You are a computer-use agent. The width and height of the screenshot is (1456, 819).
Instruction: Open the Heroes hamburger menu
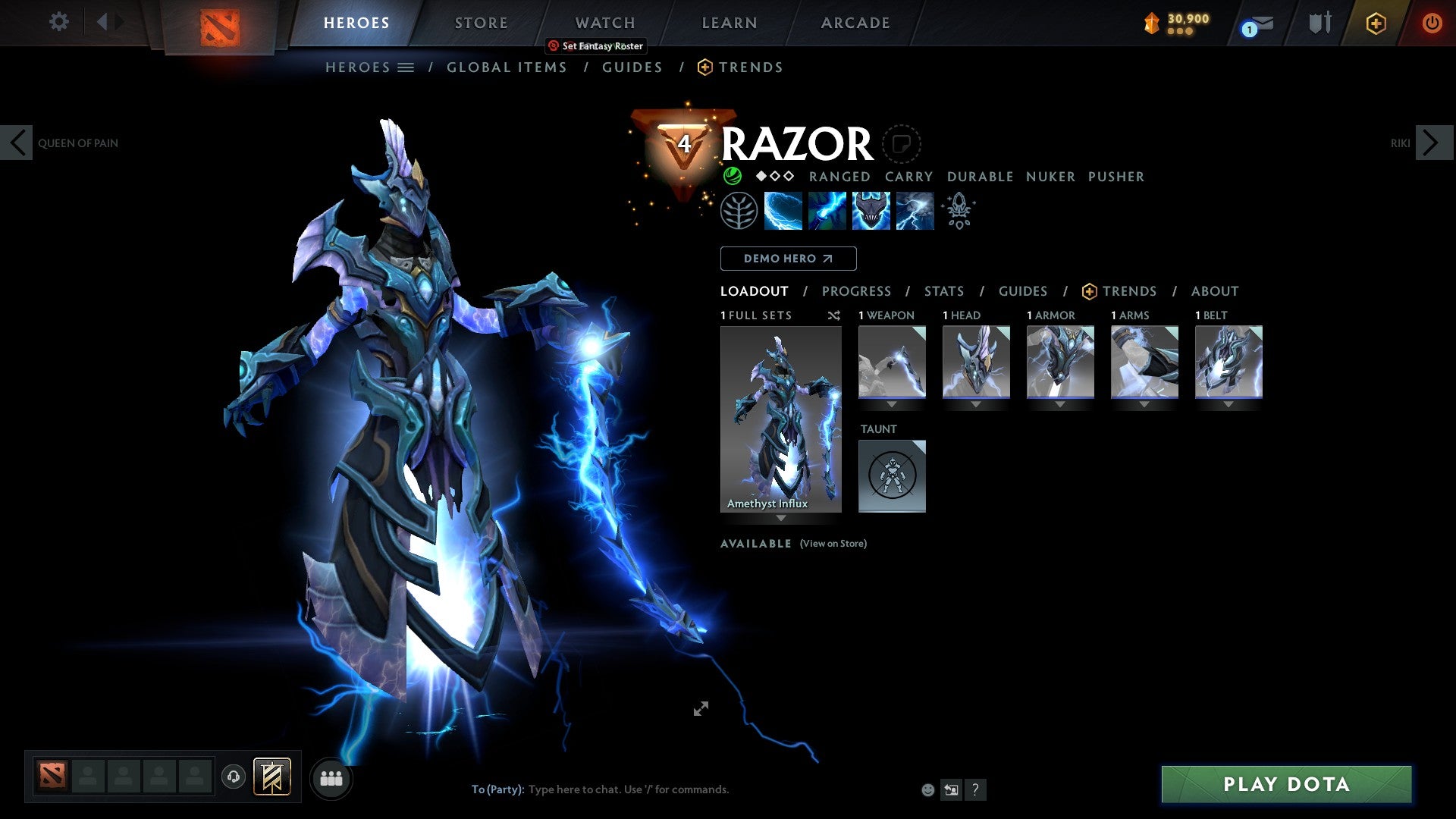[406, 67]
